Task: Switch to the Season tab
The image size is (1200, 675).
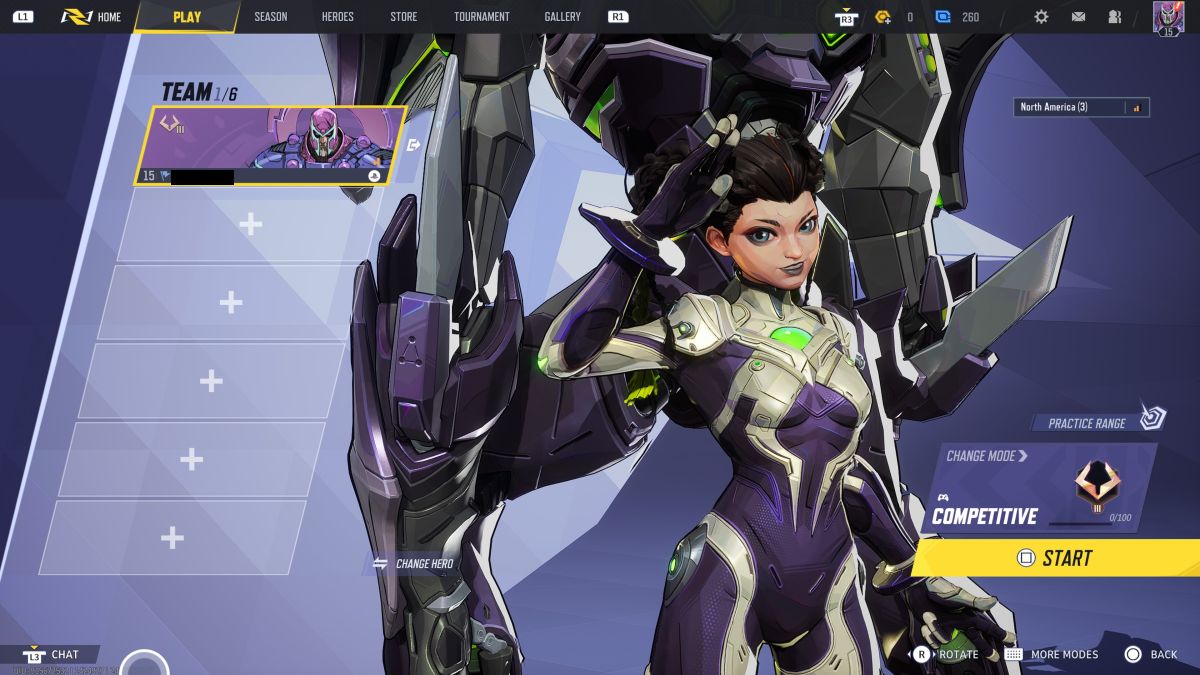Action: coord(270,17)
